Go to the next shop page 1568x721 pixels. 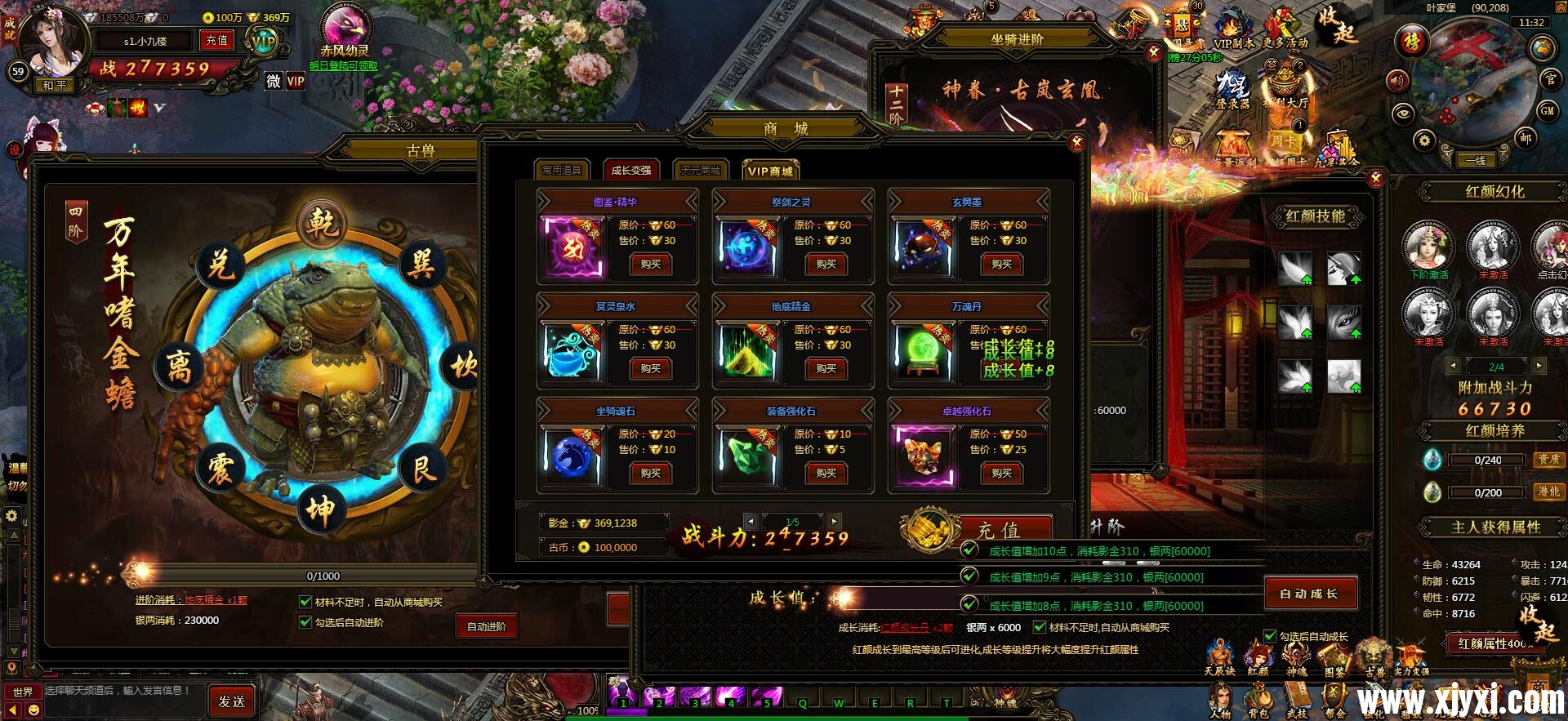pyautogui.click(x=834, y=521)
